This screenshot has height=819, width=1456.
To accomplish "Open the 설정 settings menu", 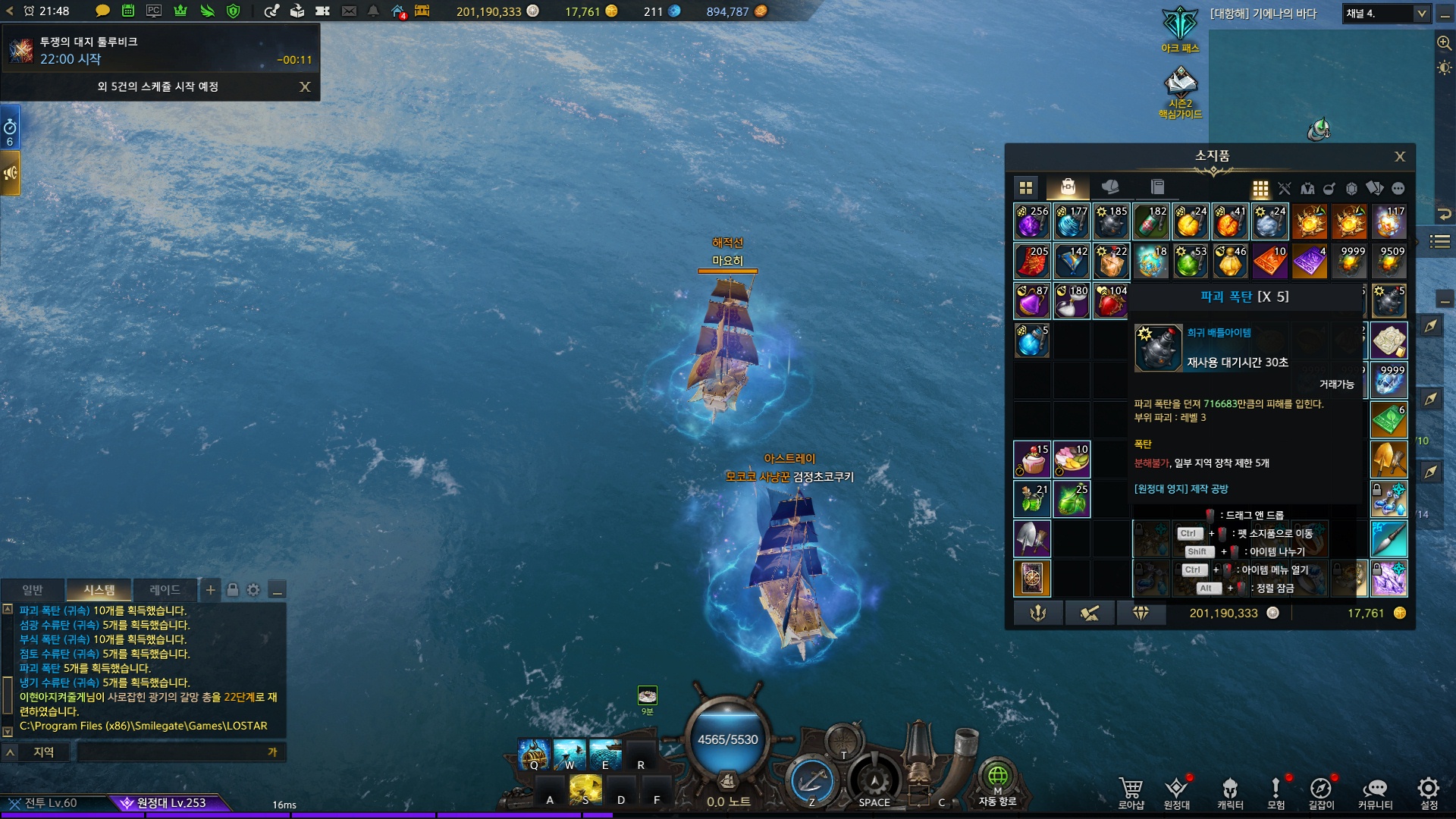I will click(1429, 792).
